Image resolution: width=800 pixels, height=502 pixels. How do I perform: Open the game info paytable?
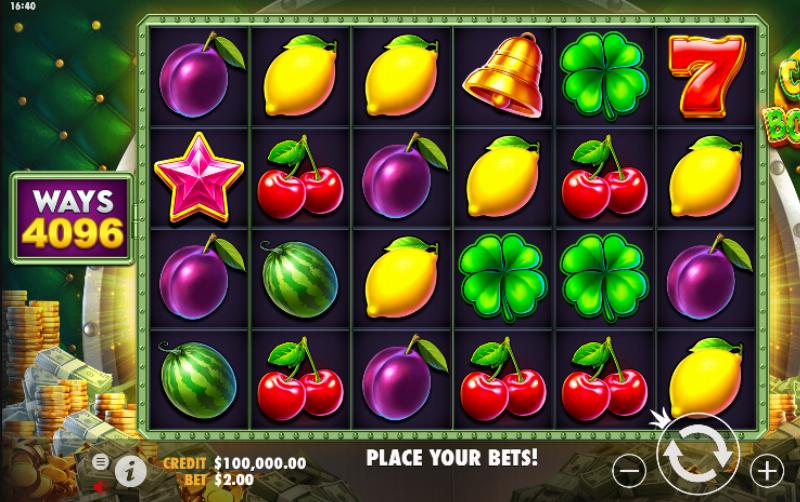(128, 469)
